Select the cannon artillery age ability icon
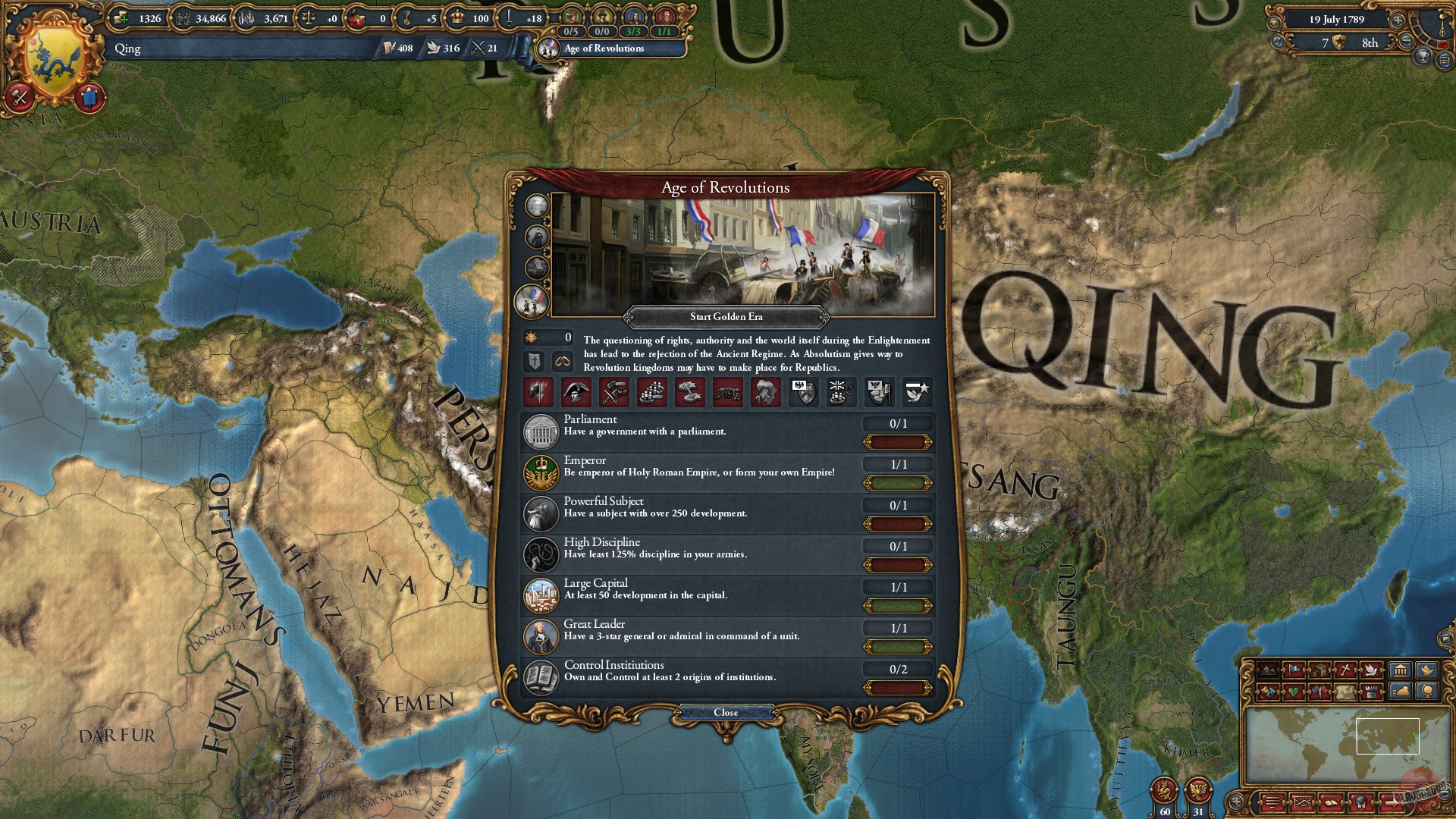1456x819 pixels. (x=726, y=392)
